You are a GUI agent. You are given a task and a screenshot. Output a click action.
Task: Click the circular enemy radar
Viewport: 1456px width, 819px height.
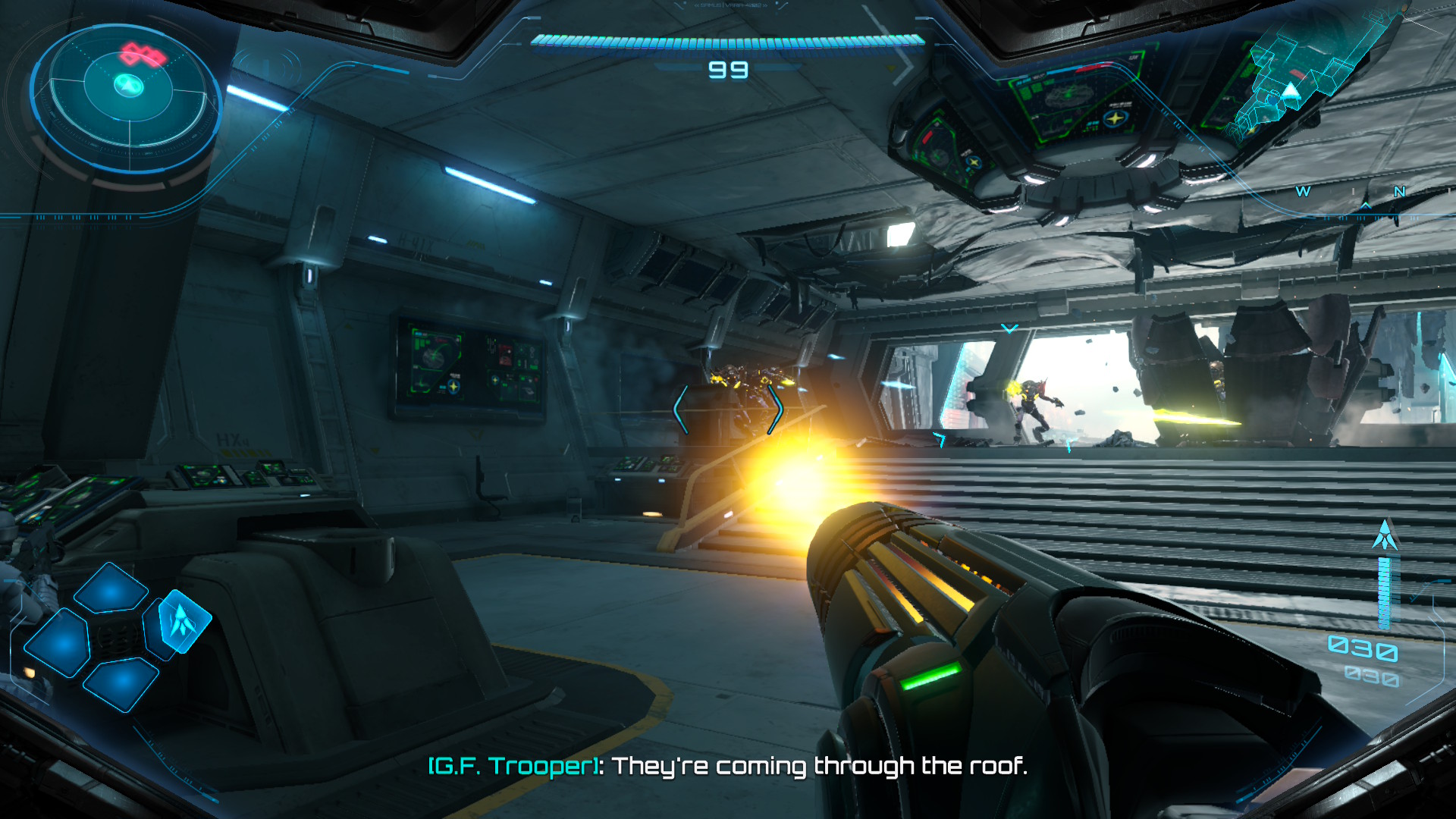point(127,91)
